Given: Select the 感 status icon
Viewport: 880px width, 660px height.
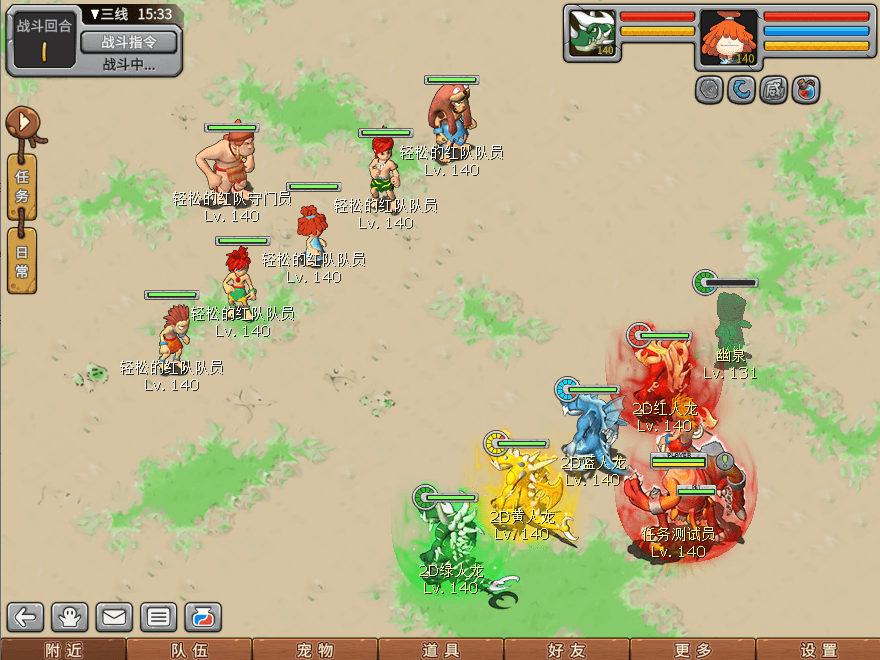Looking at the screenshot, I should click(x=773, y=90).
